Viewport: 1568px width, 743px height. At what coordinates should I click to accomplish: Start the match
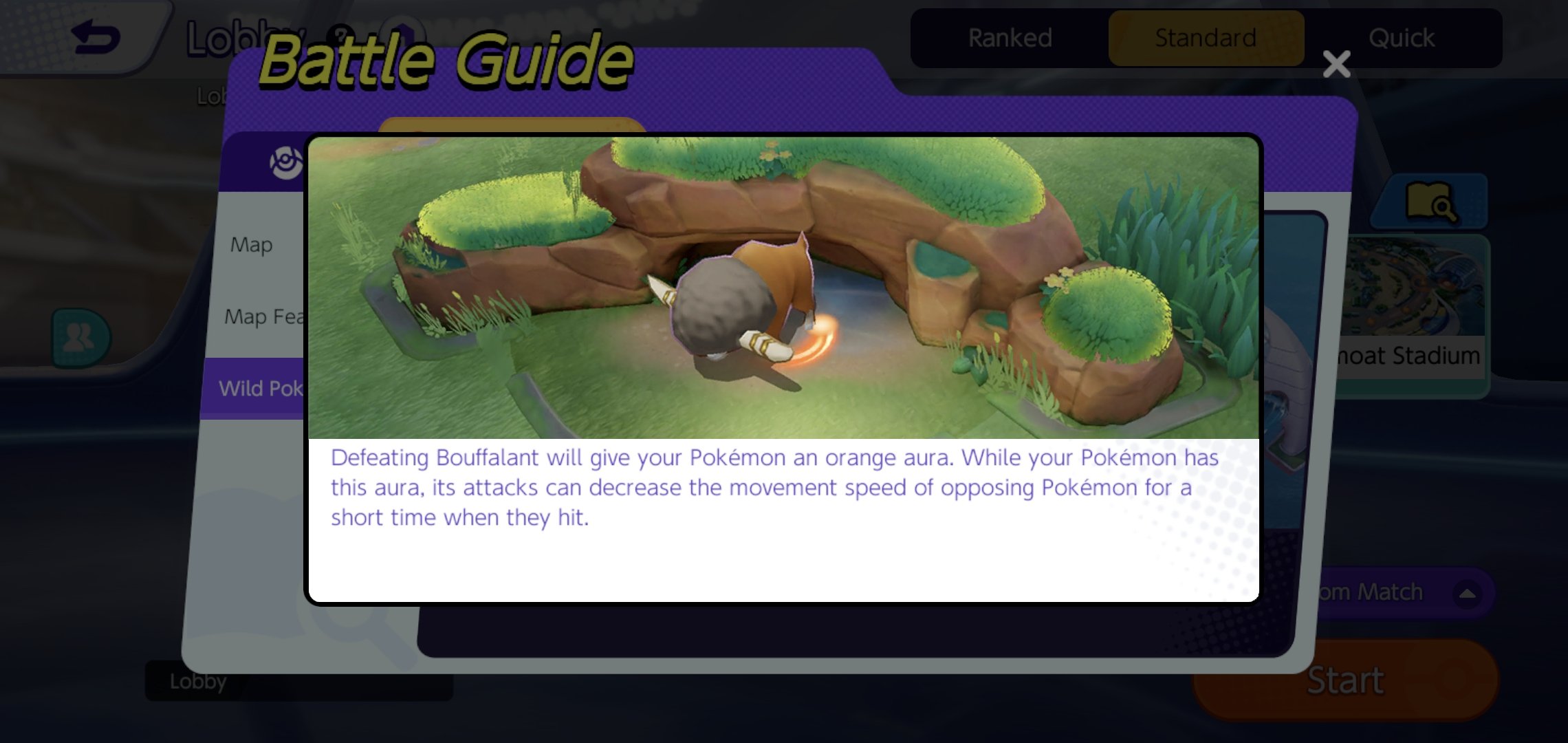1345,680
